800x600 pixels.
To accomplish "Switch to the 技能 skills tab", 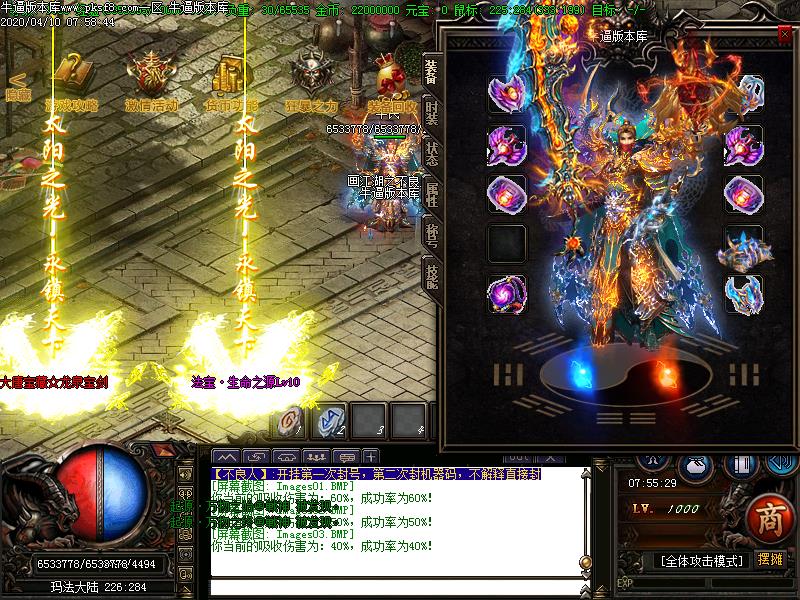I will click(x=431, y=272).
